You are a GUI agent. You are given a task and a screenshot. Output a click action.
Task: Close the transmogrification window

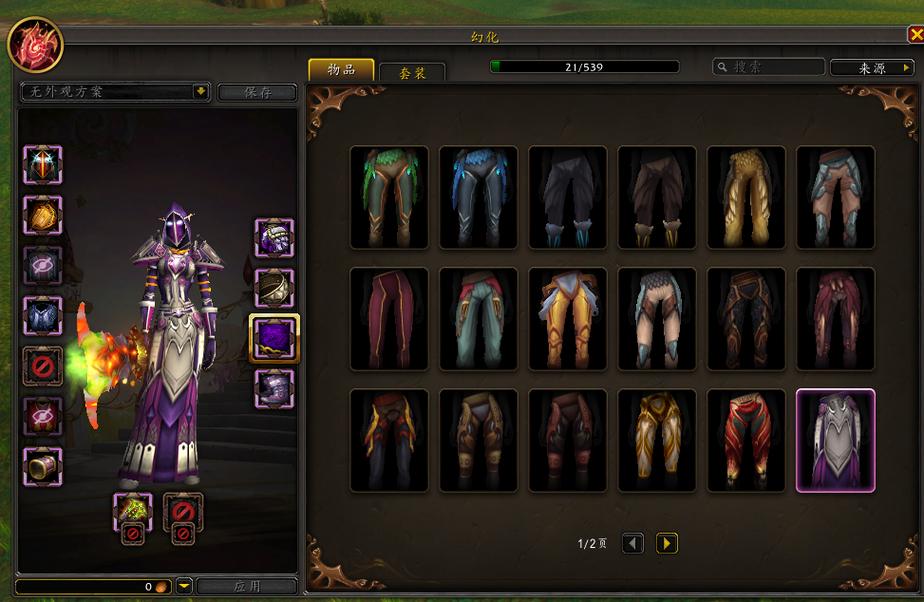point(915,35)
